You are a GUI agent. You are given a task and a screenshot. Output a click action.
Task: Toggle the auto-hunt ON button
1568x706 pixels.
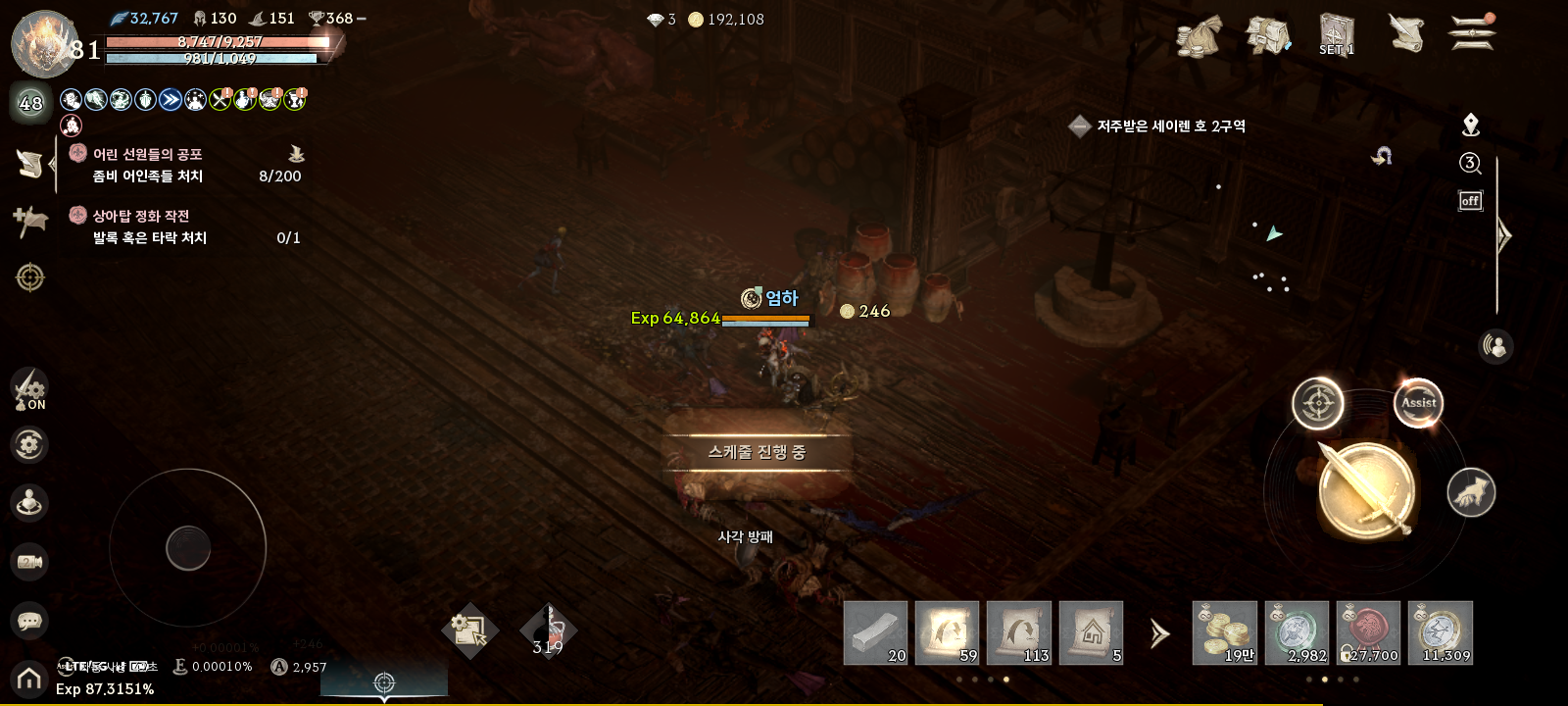(29, 388)
